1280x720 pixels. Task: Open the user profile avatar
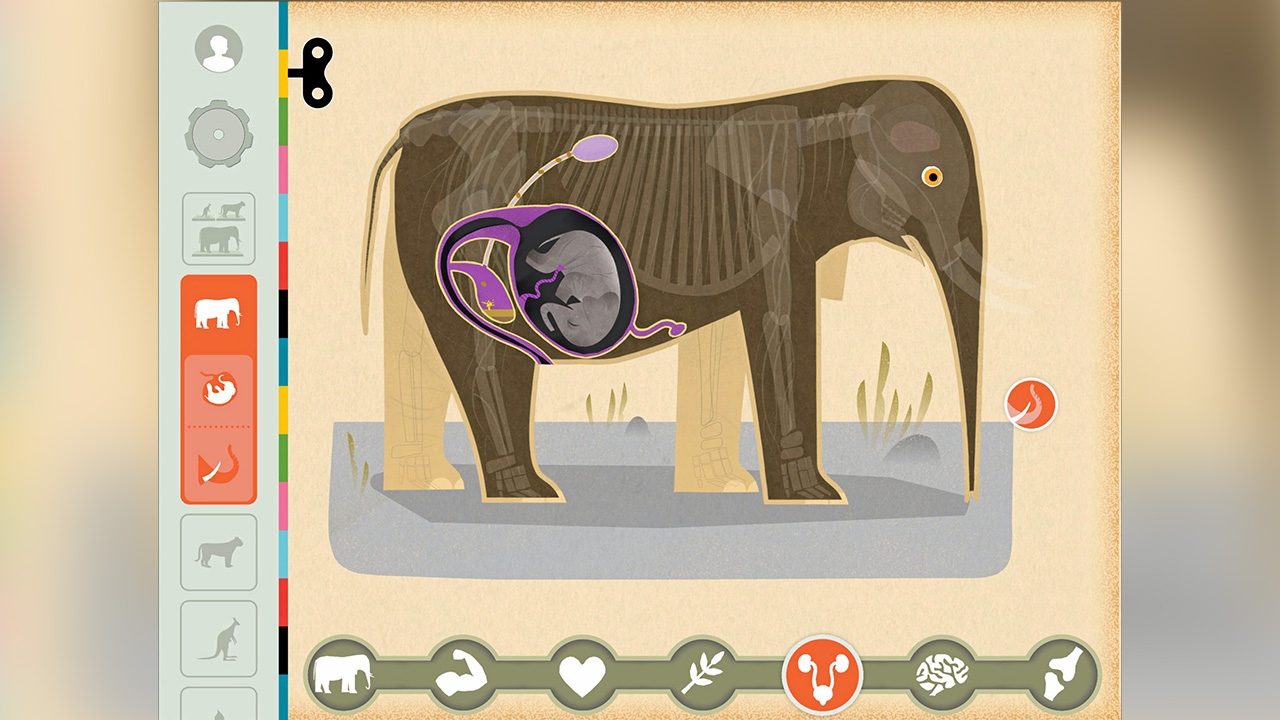point(218,49)
